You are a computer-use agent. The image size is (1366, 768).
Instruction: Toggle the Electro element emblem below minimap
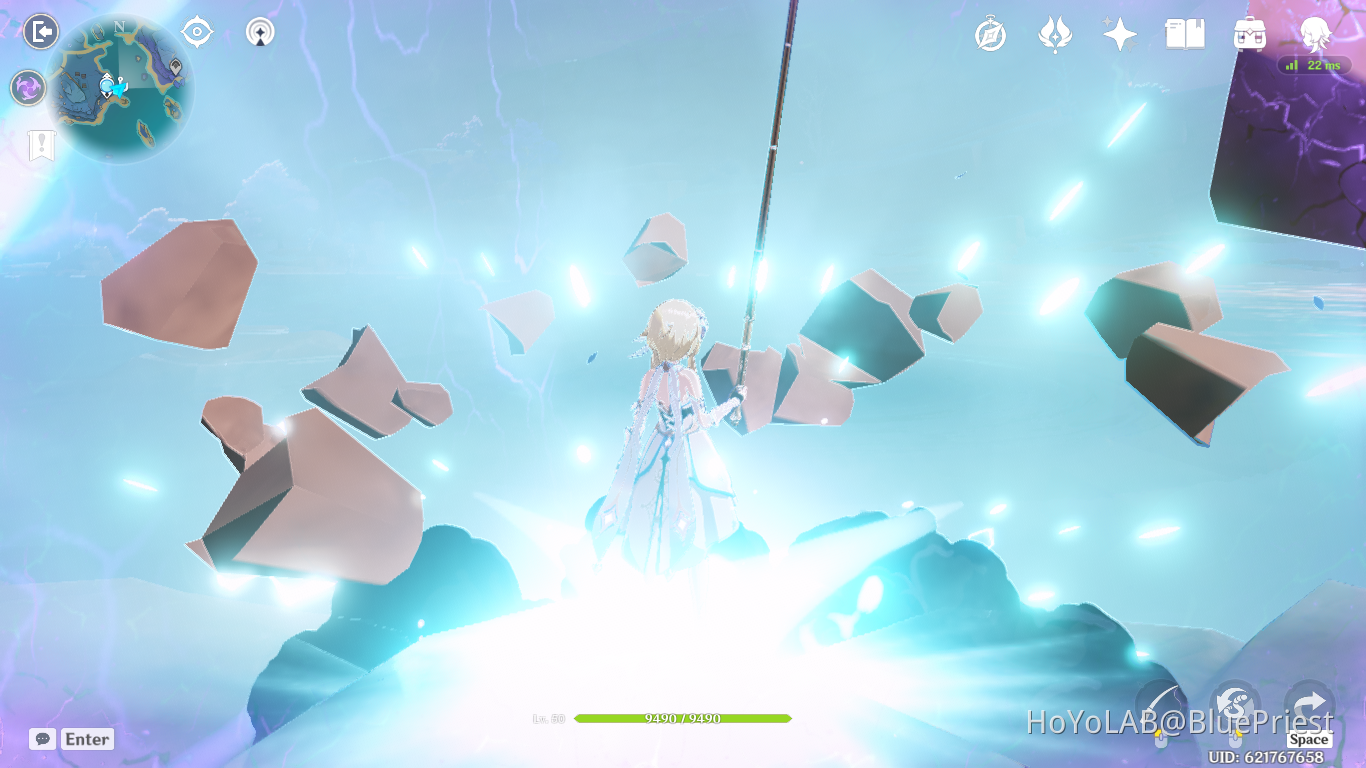point(27,88)
